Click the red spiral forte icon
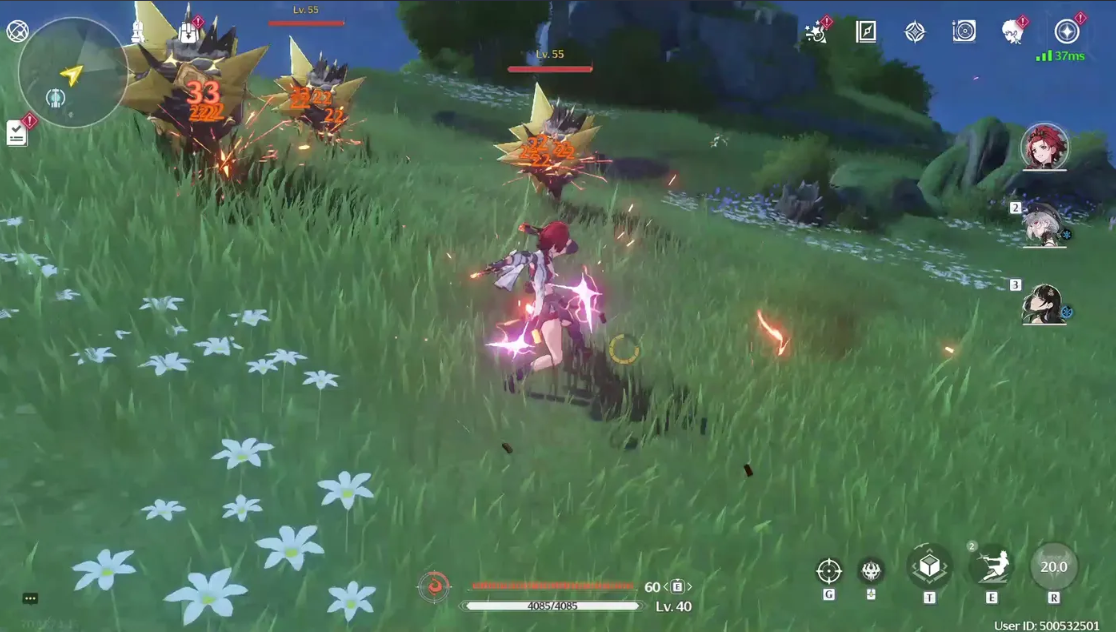 click(434, 586)
